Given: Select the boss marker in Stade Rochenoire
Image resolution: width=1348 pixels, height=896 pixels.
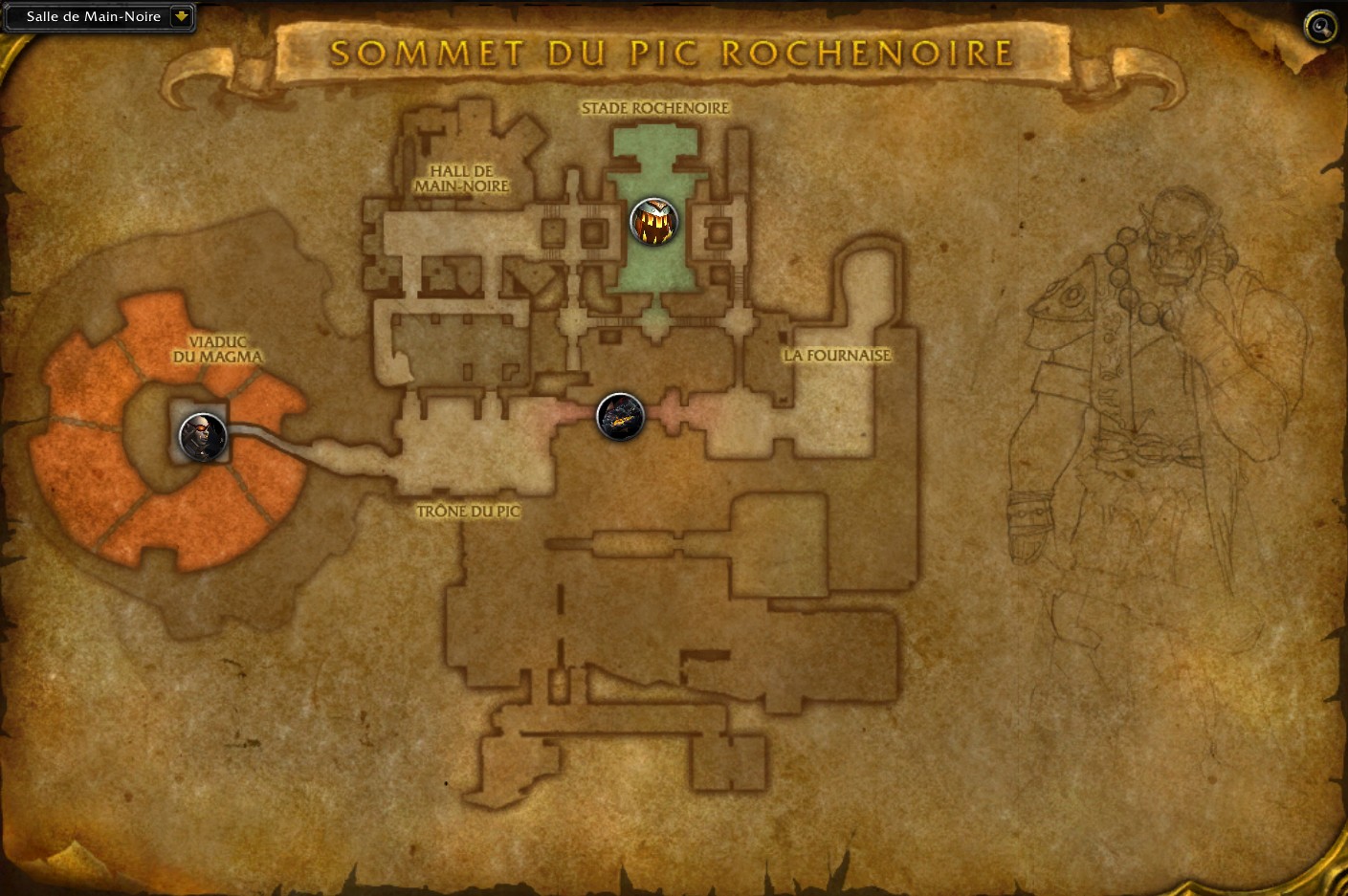Looking at the screenshot, I should (x=653, y=222).
